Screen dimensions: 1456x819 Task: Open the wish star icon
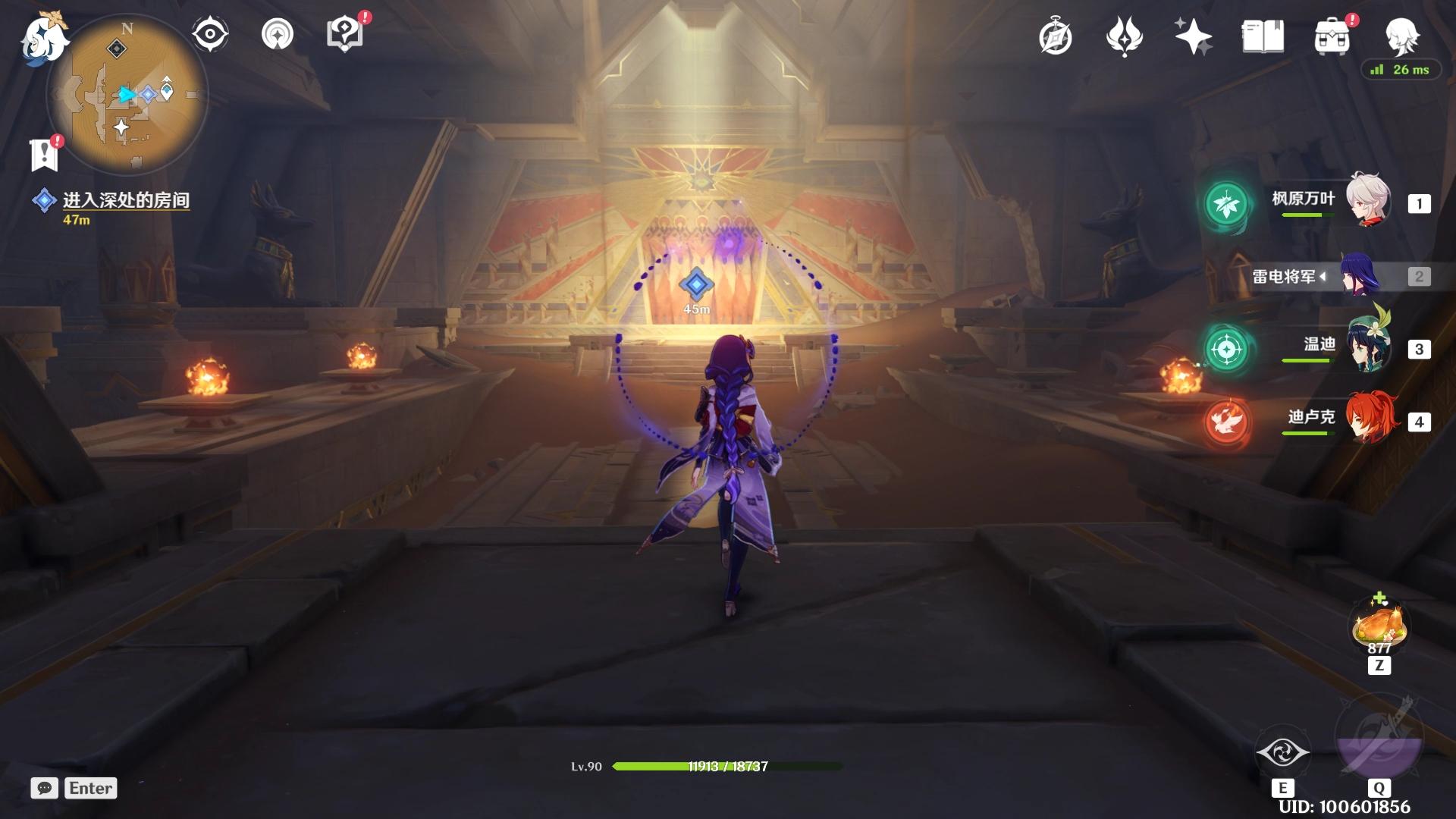pyautogui.click(x=1193, y=37)
